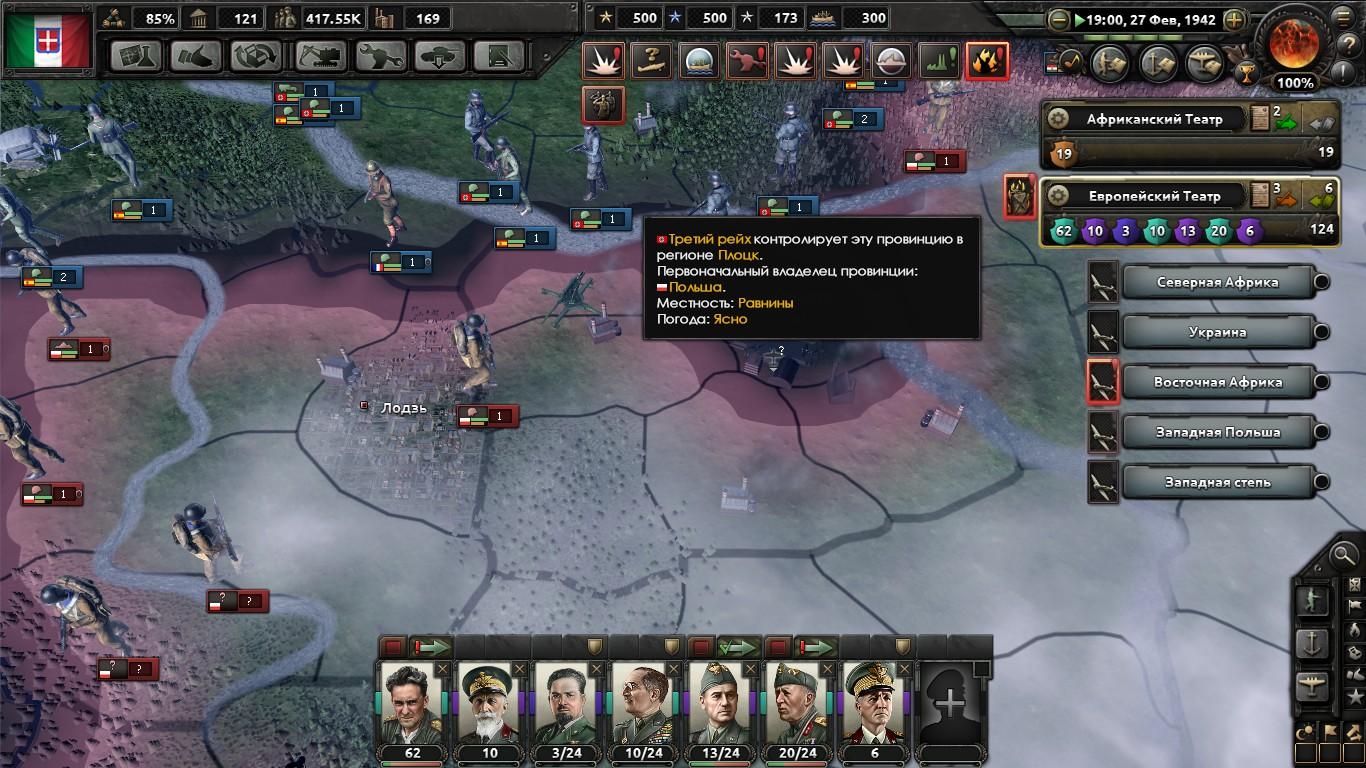The image size is (1366, 768).
Task: Open the Западная Польша air region
Action: click(1217, 432)
